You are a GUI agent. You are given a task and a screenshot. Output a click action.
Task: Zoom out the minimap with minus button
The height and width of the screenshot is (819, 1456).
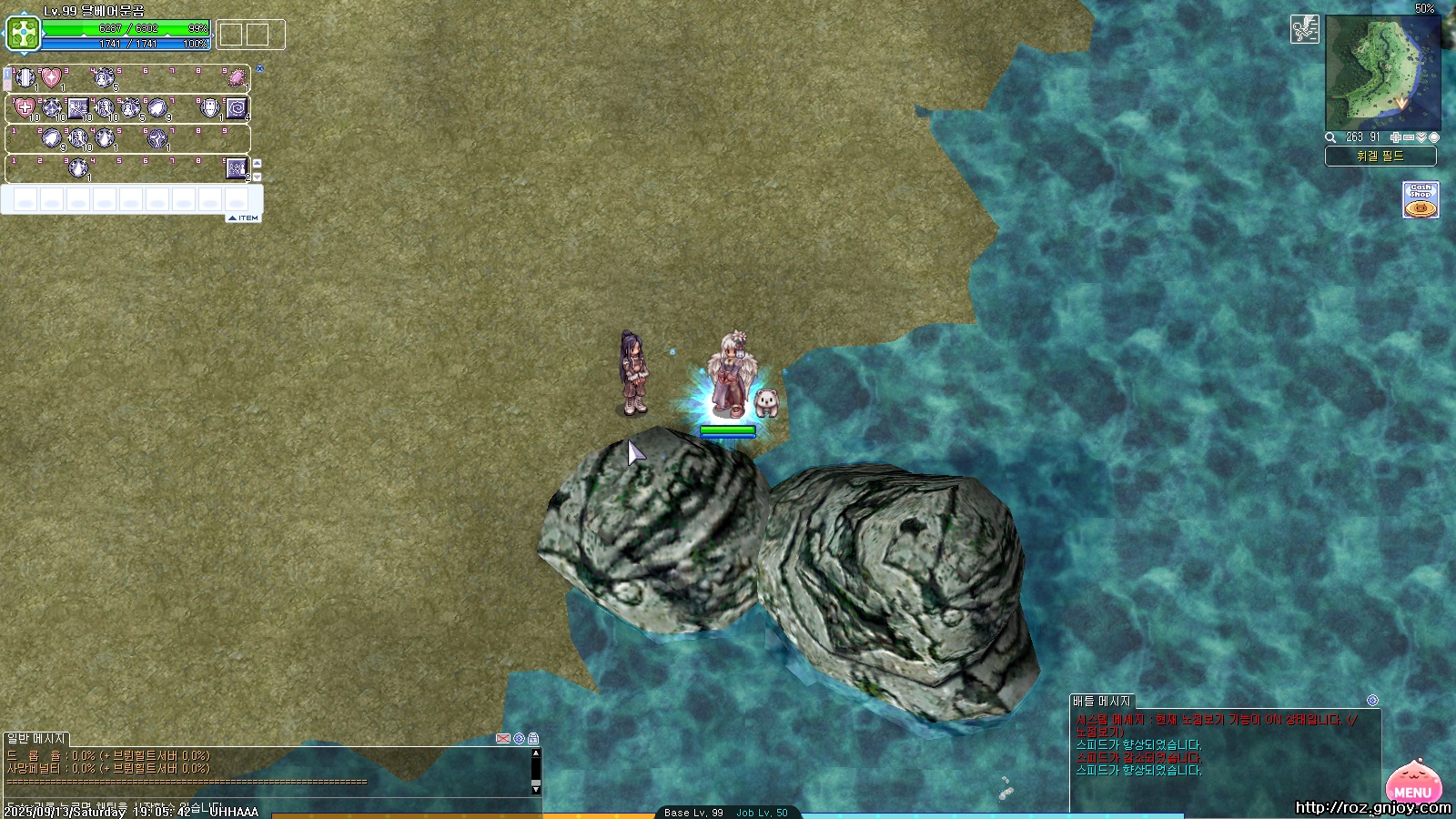1409,137
